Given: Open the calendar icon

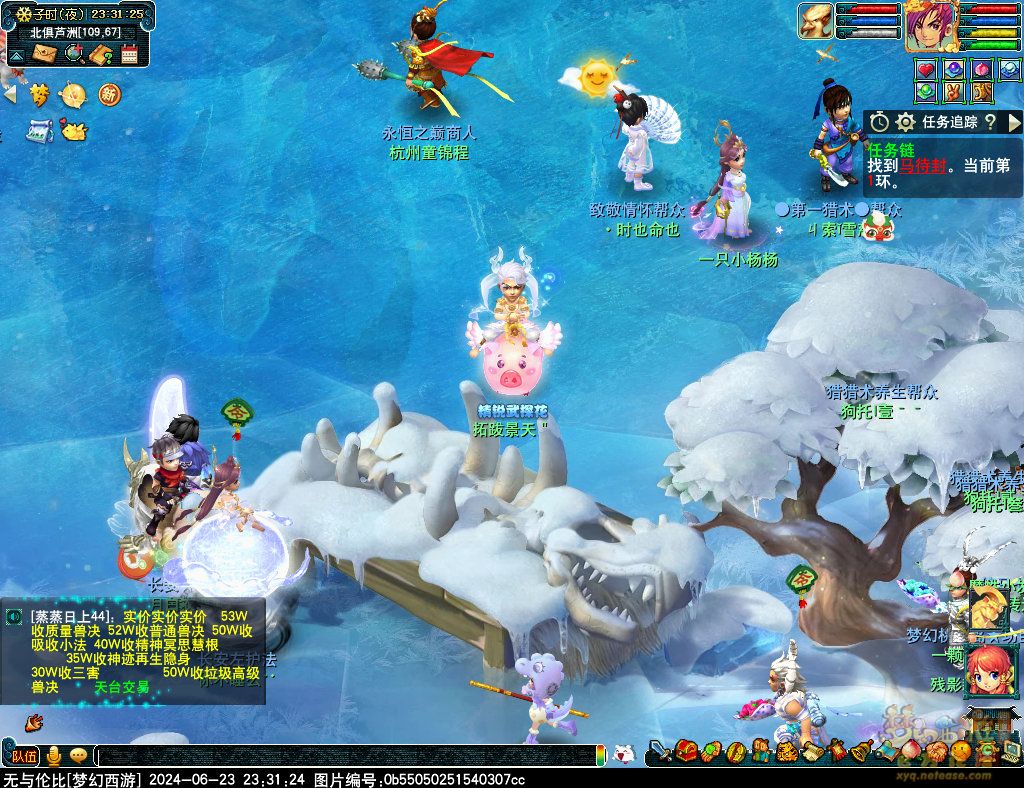Looking at the screenshot, I should tap(129, 54).
